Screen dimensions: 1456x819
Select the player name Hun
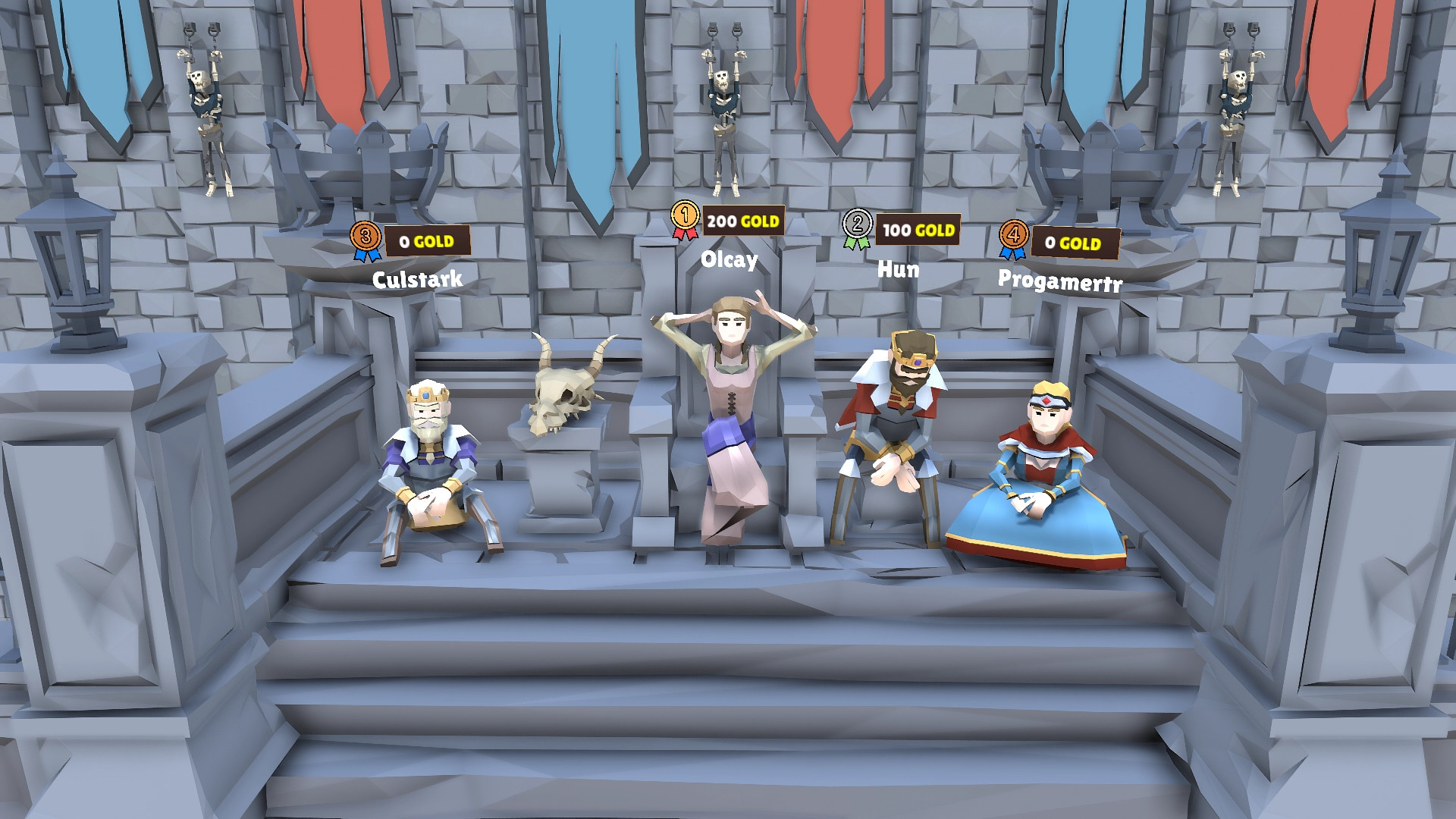899,267
